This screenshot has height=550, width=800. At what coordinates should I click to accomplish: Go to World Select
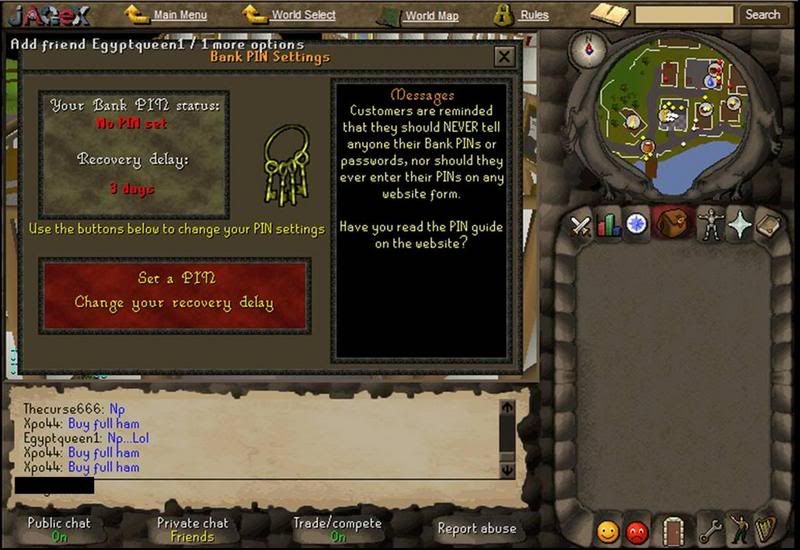(303, 15)
